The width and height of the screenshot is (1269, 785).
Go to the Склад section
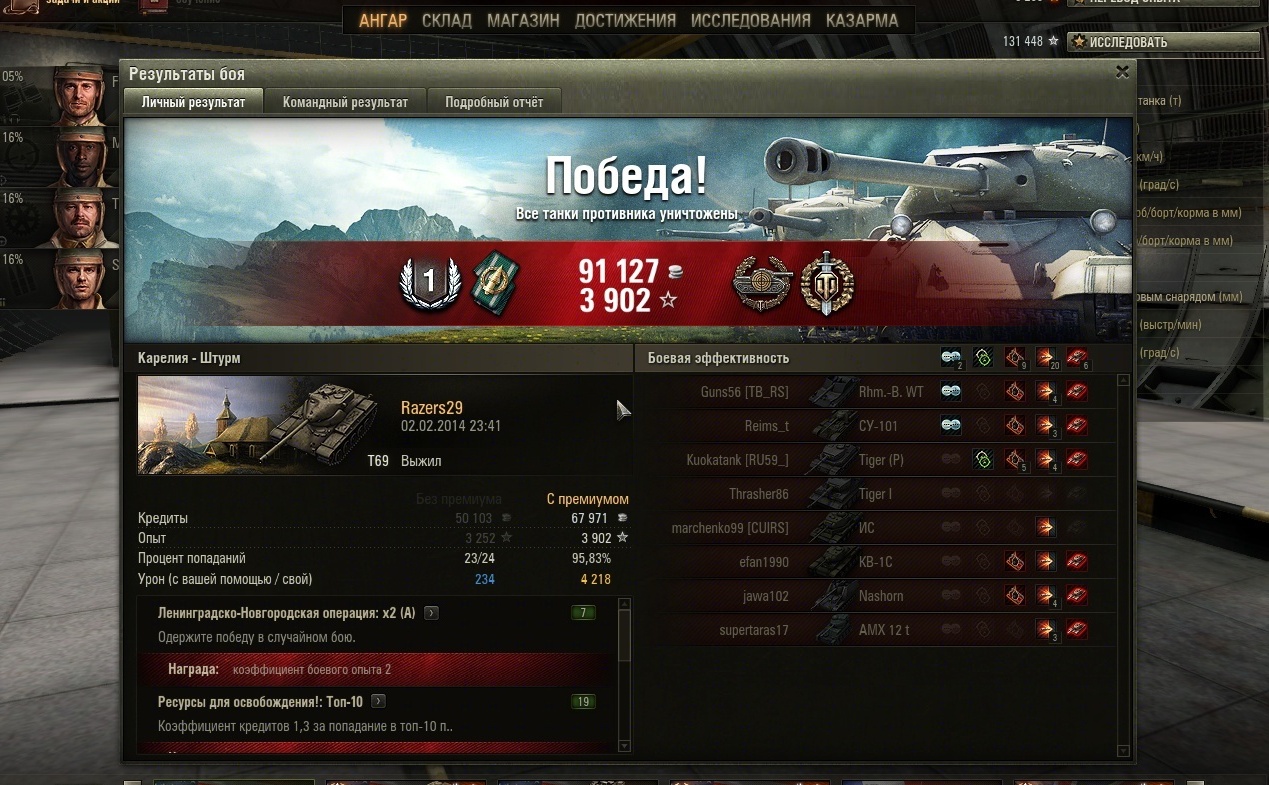447,20
